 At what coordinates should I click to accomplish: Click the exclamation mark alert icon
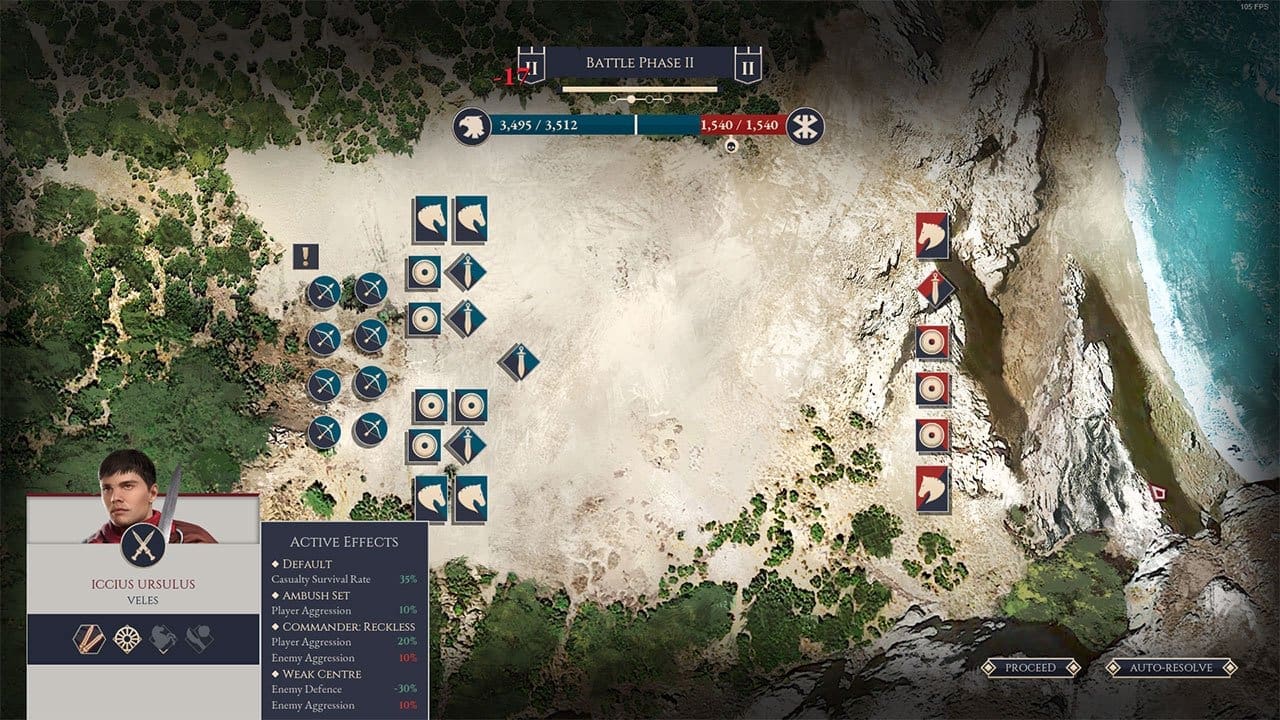pyautogui.click(x=306, y=257)
